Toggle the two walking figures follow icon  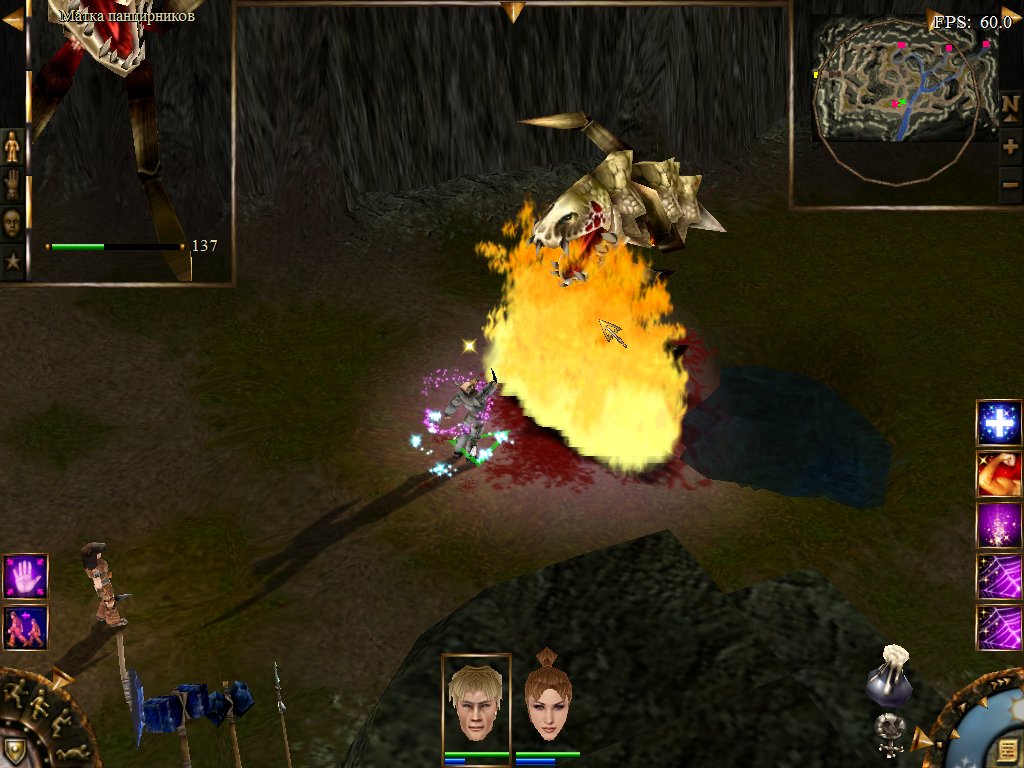point(25,627)
